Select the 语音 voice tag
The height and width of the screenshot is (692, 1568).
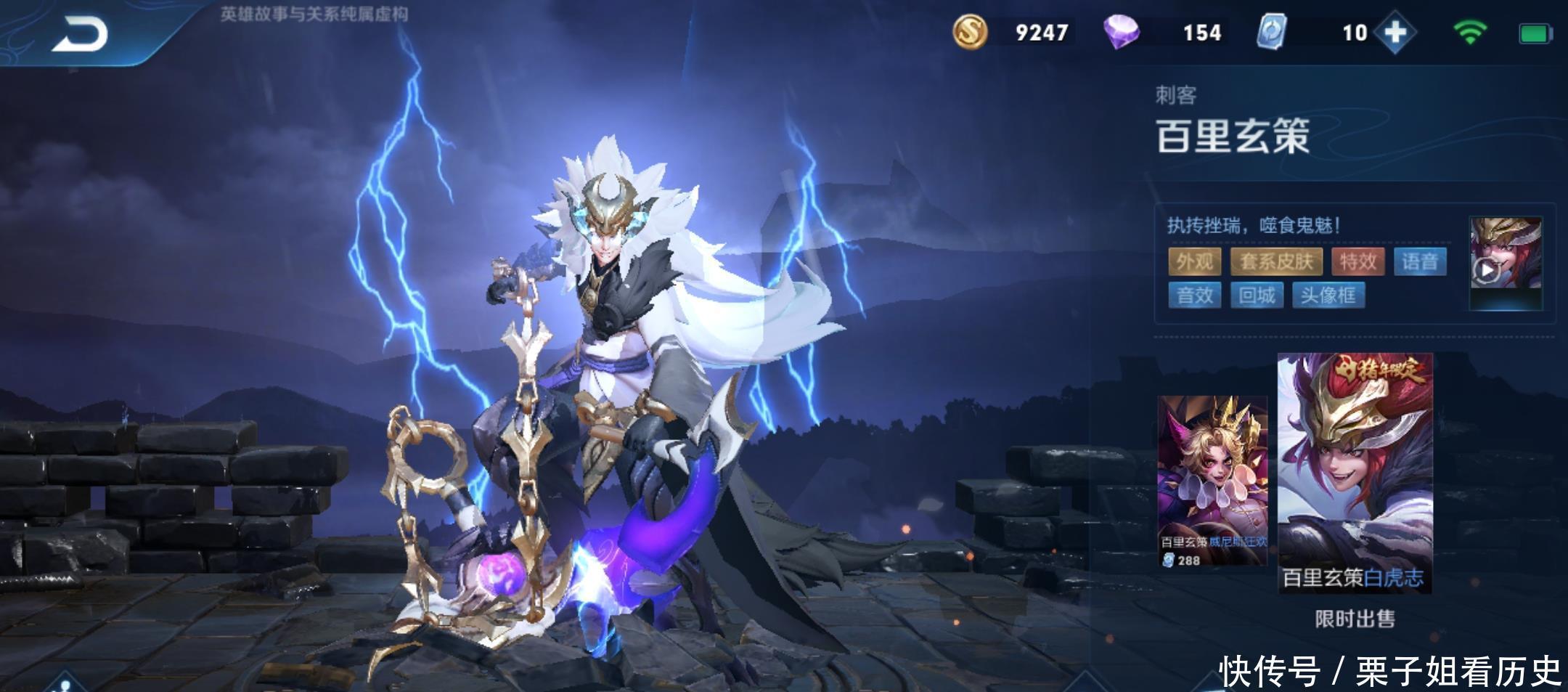tap(1420, 261)
